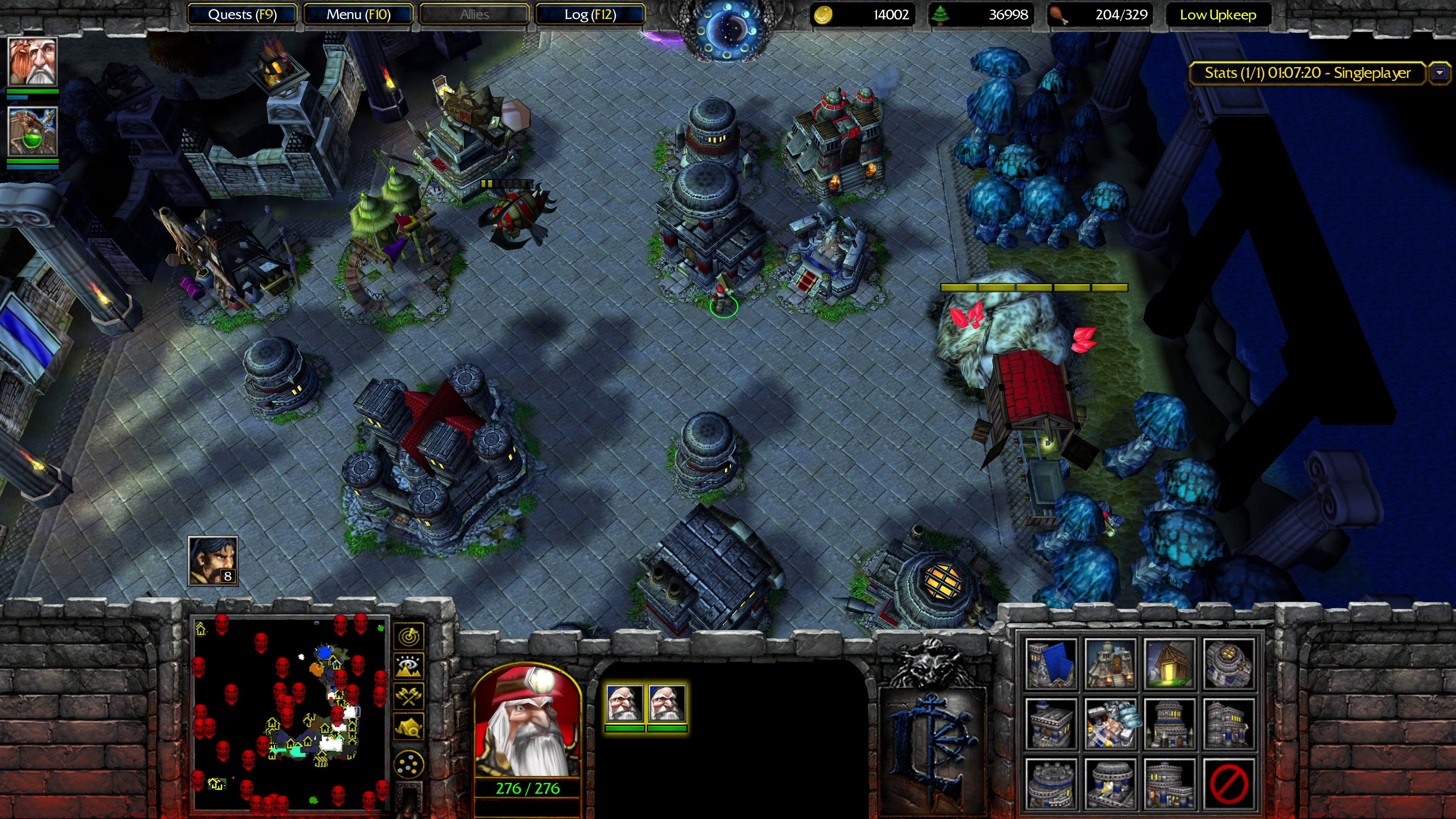Select the hero icon with green potion
The height and width of the screenshot is (819, 1456).
[x=33, y=131]
